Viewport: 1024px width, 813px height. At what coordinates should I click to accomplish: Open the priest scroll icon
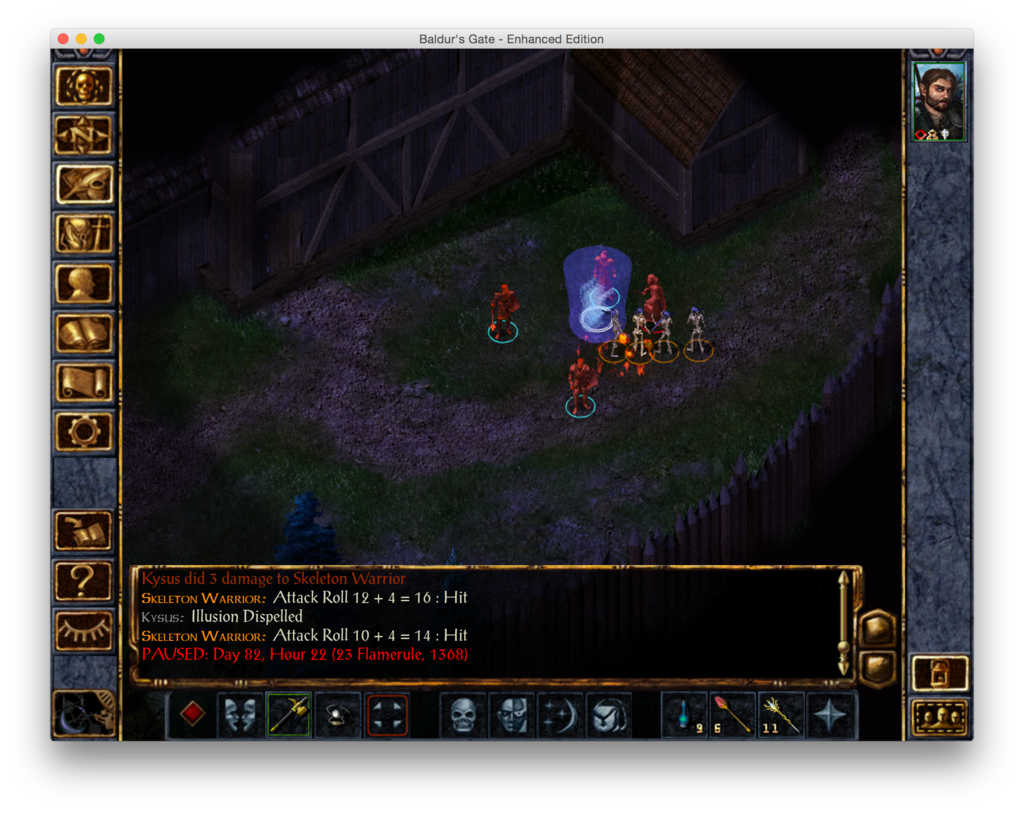(84, 382)
